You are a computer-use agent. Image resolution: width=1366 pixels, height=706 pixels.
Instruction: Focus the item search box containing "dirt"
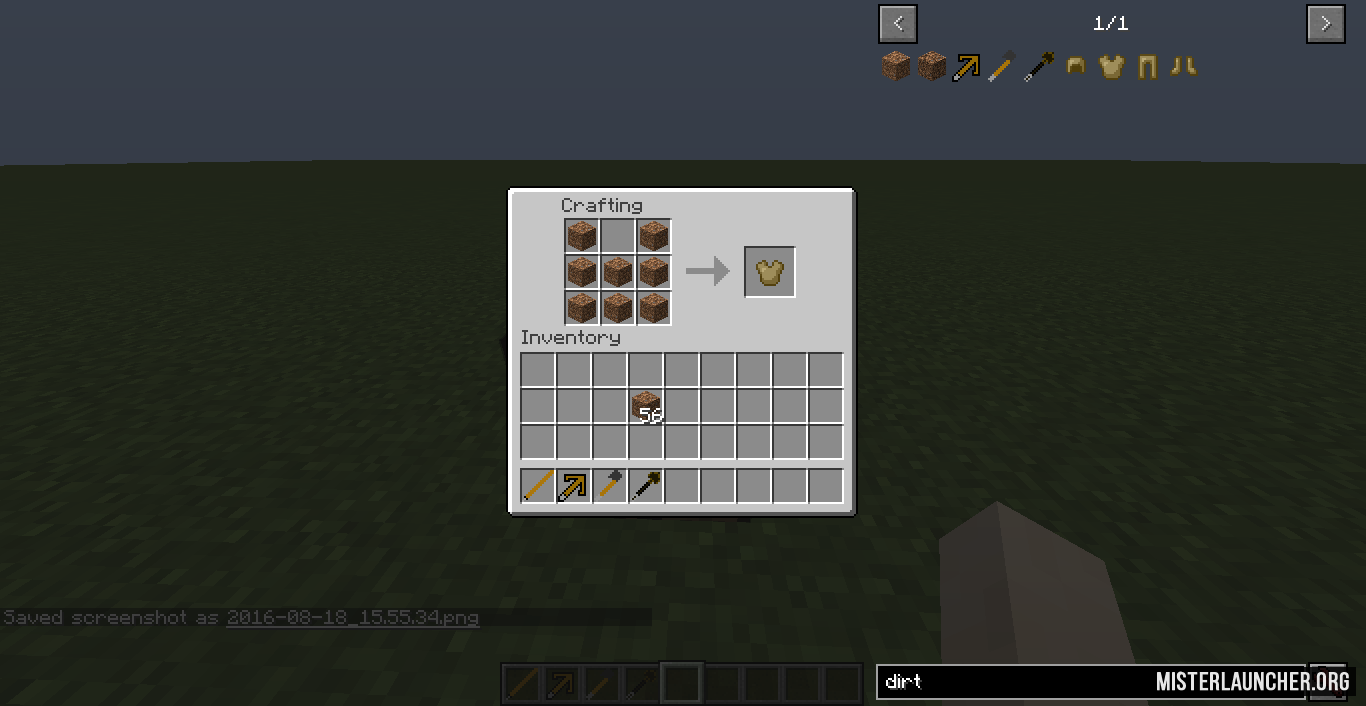pyautogui.click(x=1010, y=682)
